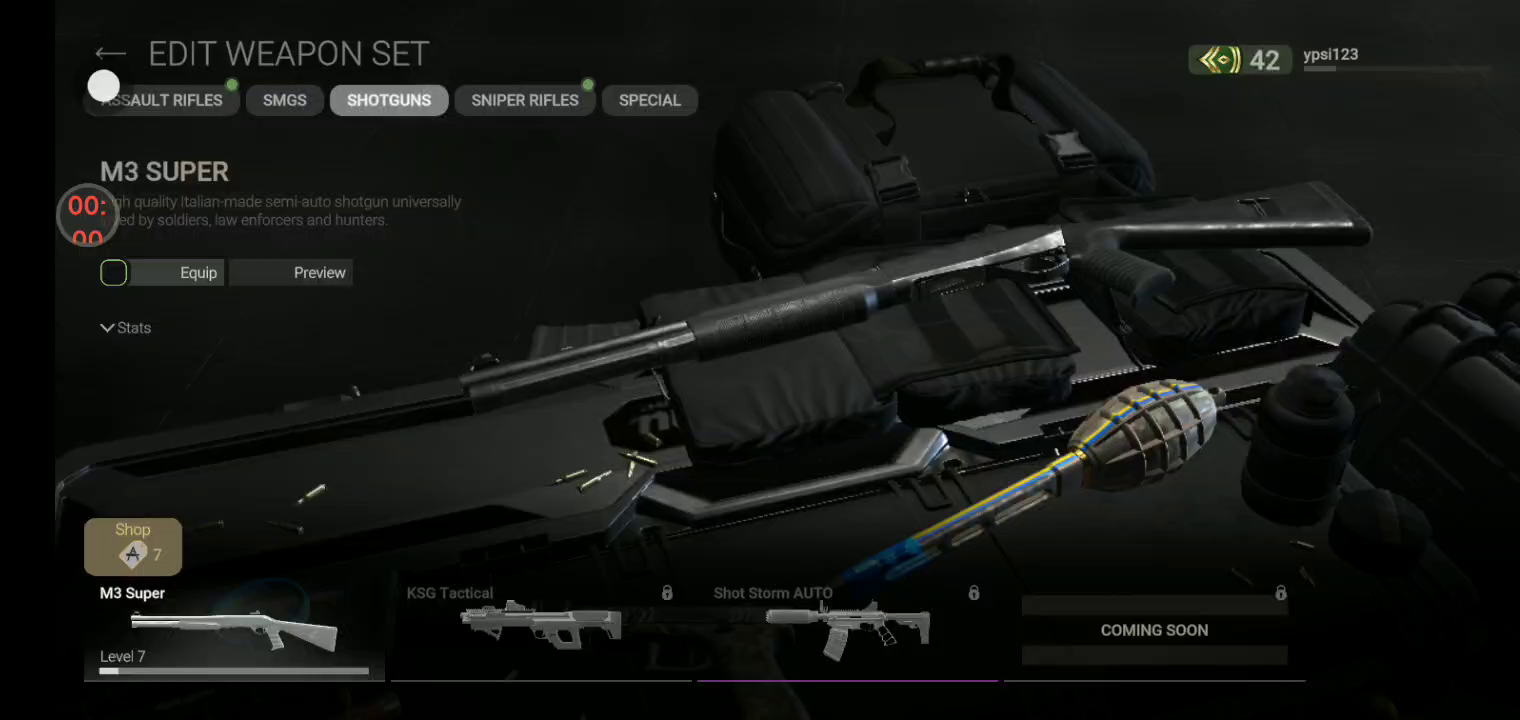Viewport: 1520px width, 720px height.
Task: Choose the locked KSG Tactical shotgun
Action: pos(540,630)
